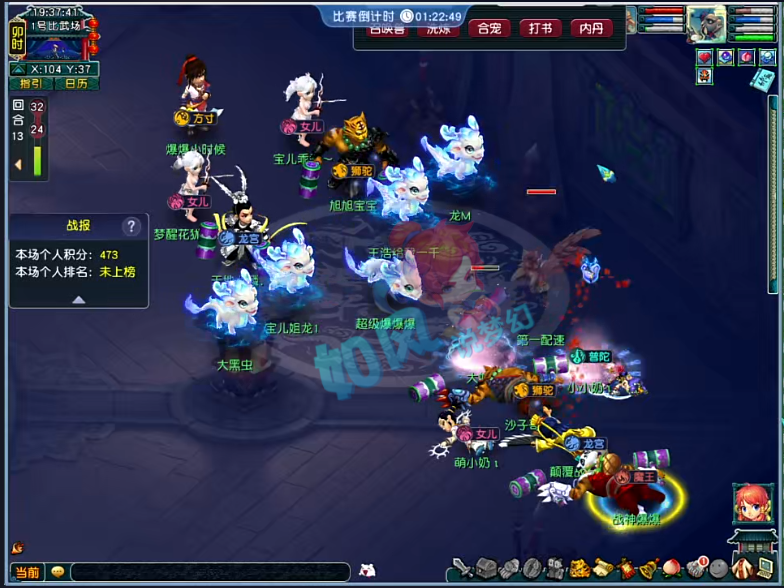The height and width of the screenshot is (588, 784).
Task: Open the sword attack icon in the bottom bar
Action: click(462, 568)
